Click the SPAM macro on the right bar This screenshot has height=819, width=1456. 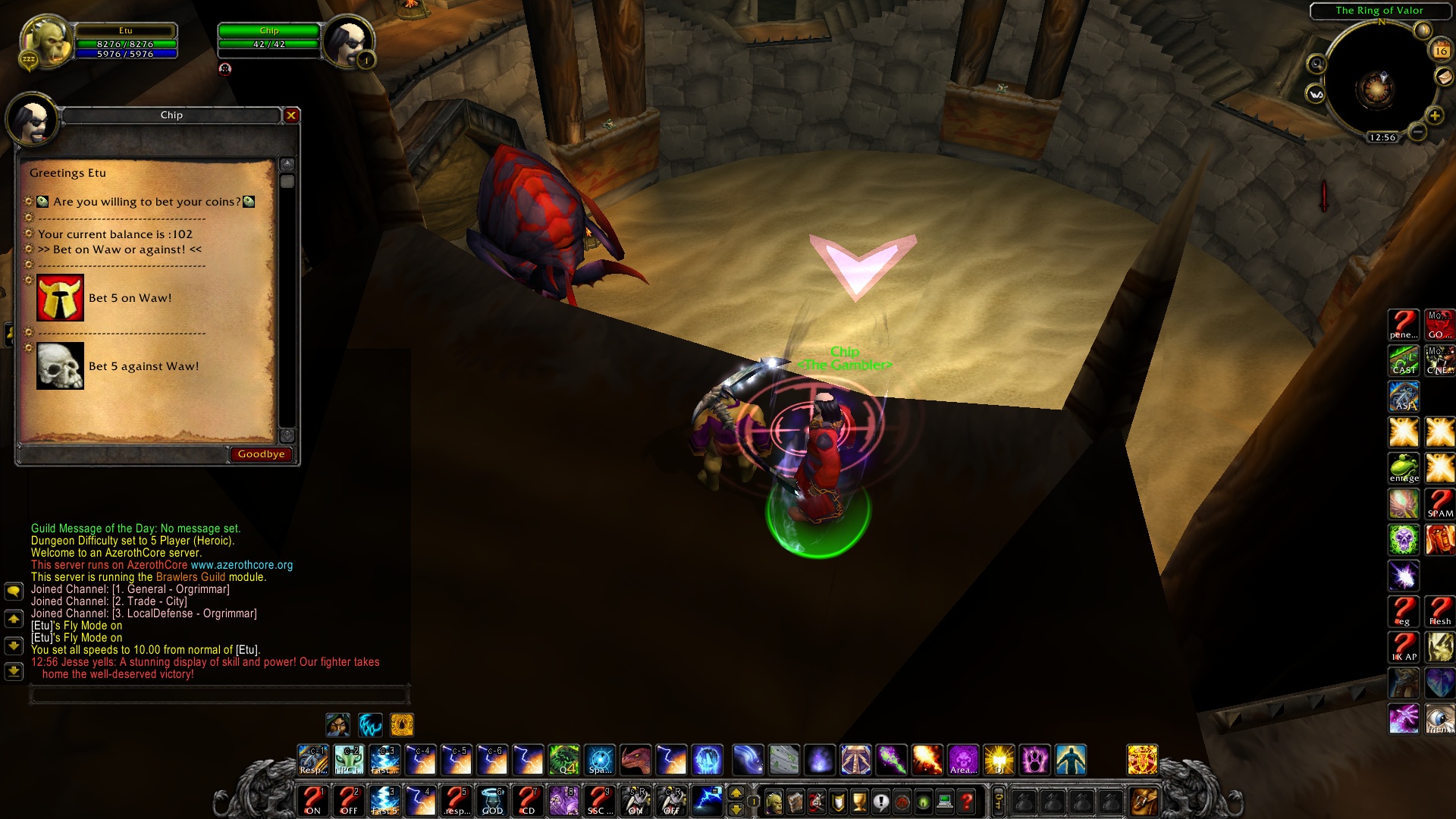pos(1439,505)
